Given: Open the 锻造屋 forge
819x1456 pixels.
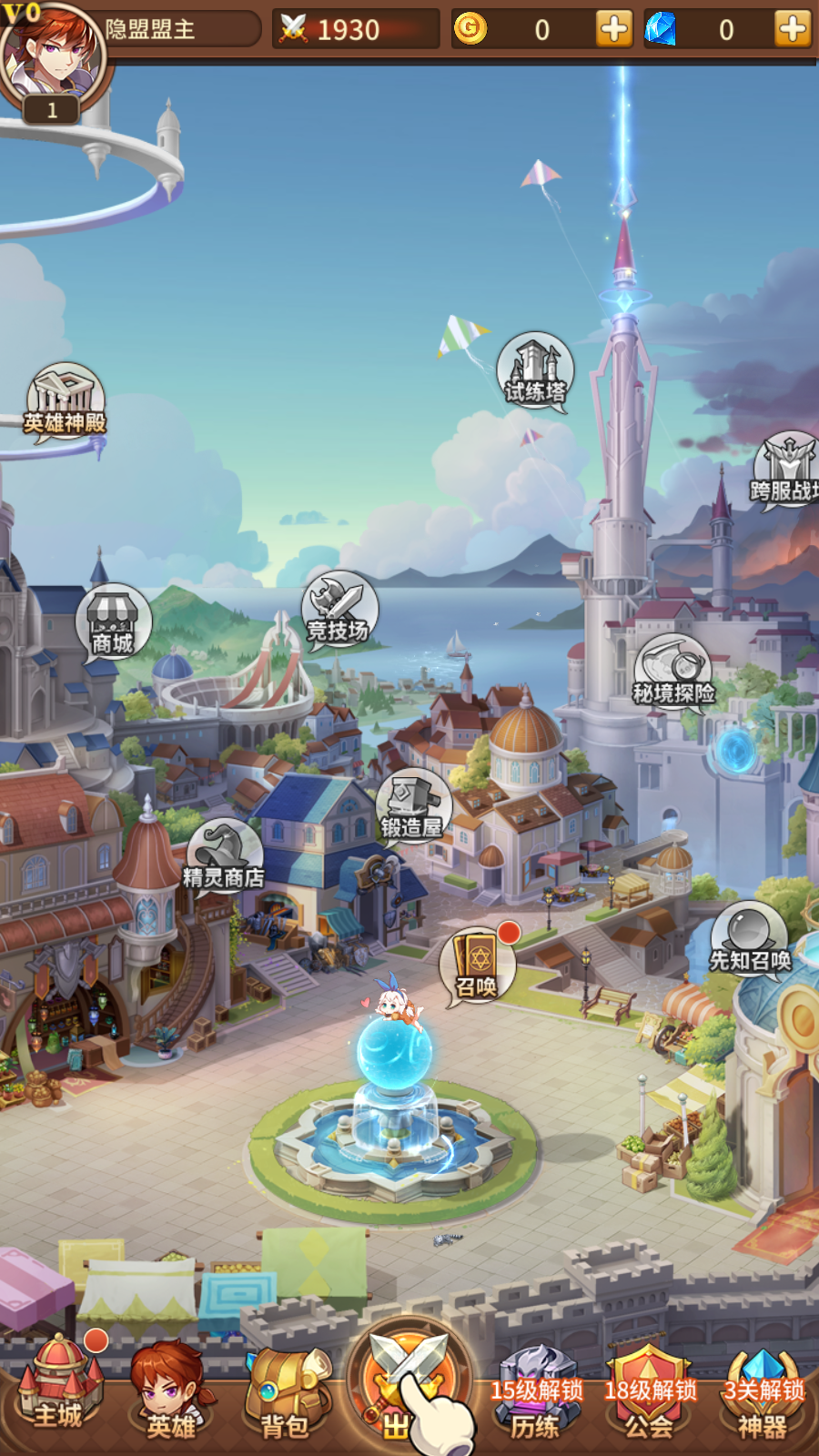Looking at the screenshot, I should [x=413, y=806].
